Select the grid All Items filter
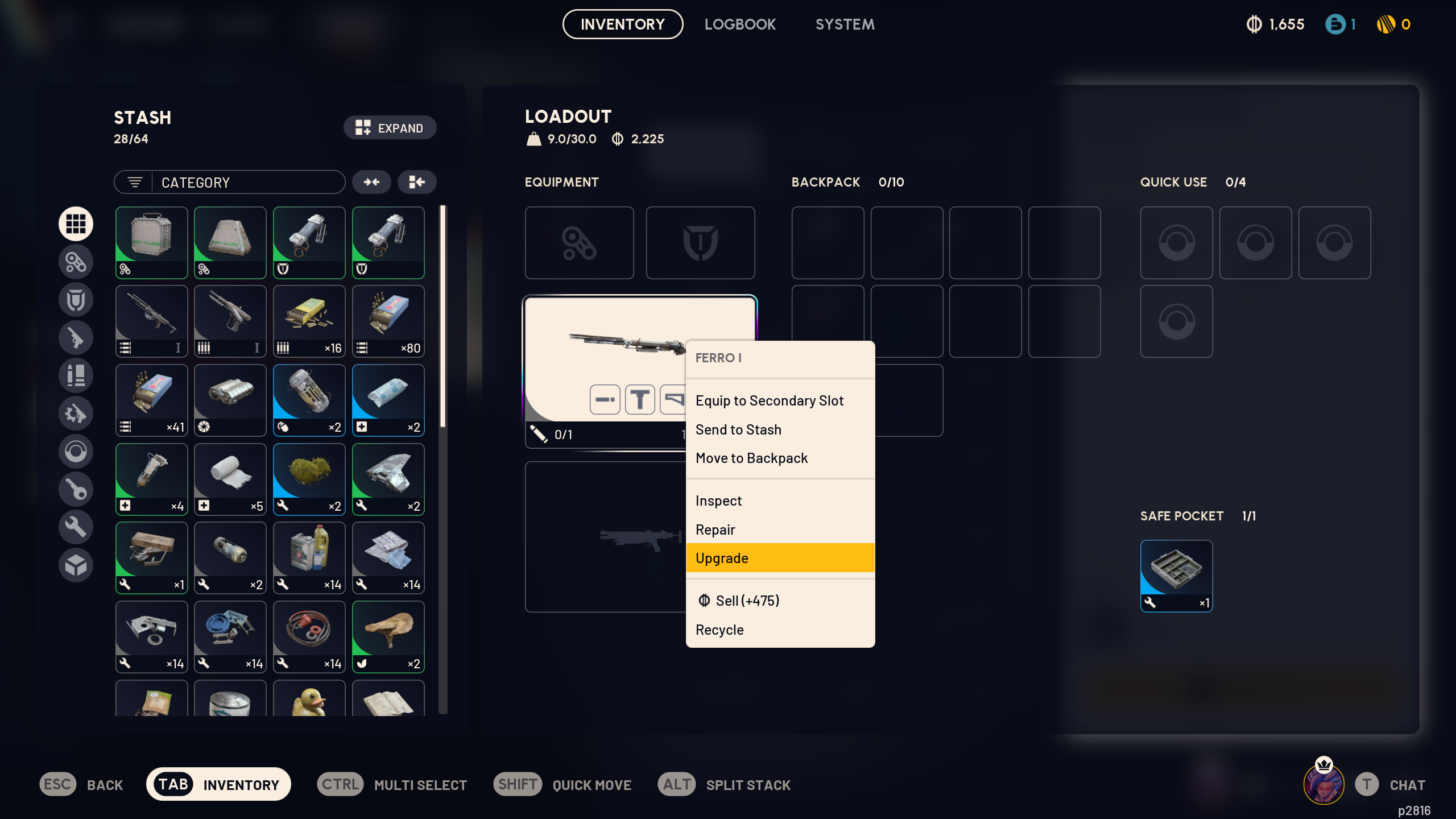 coord(76,224)
